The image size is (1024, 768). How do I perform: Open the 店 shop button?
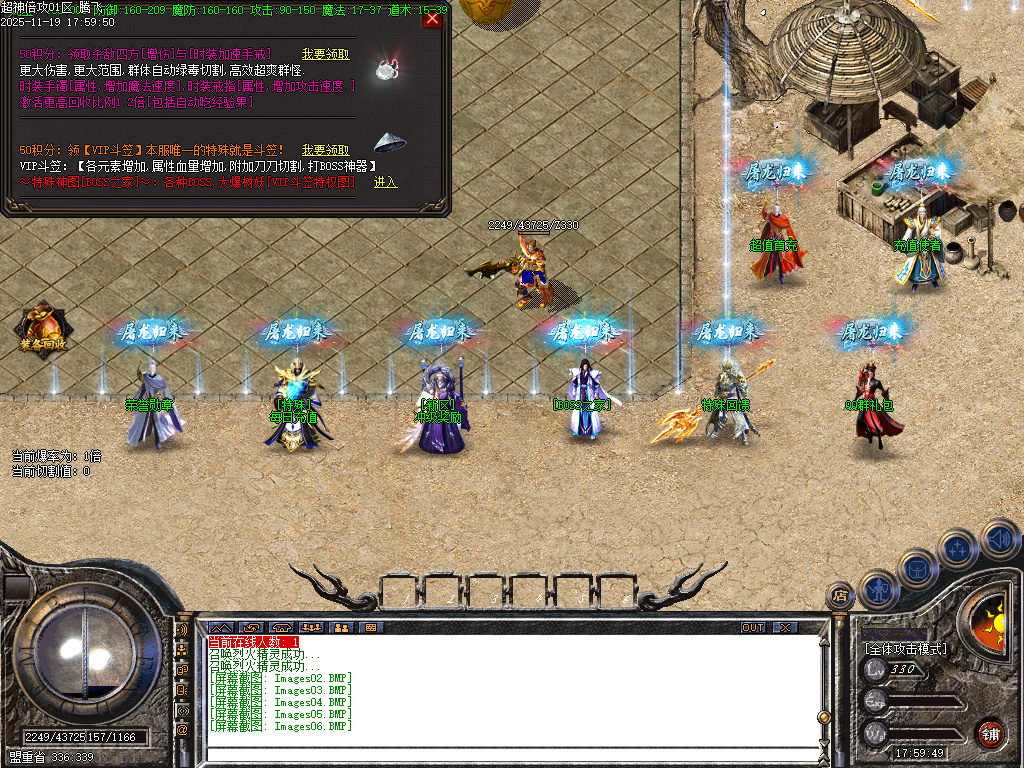click(839, 596)
